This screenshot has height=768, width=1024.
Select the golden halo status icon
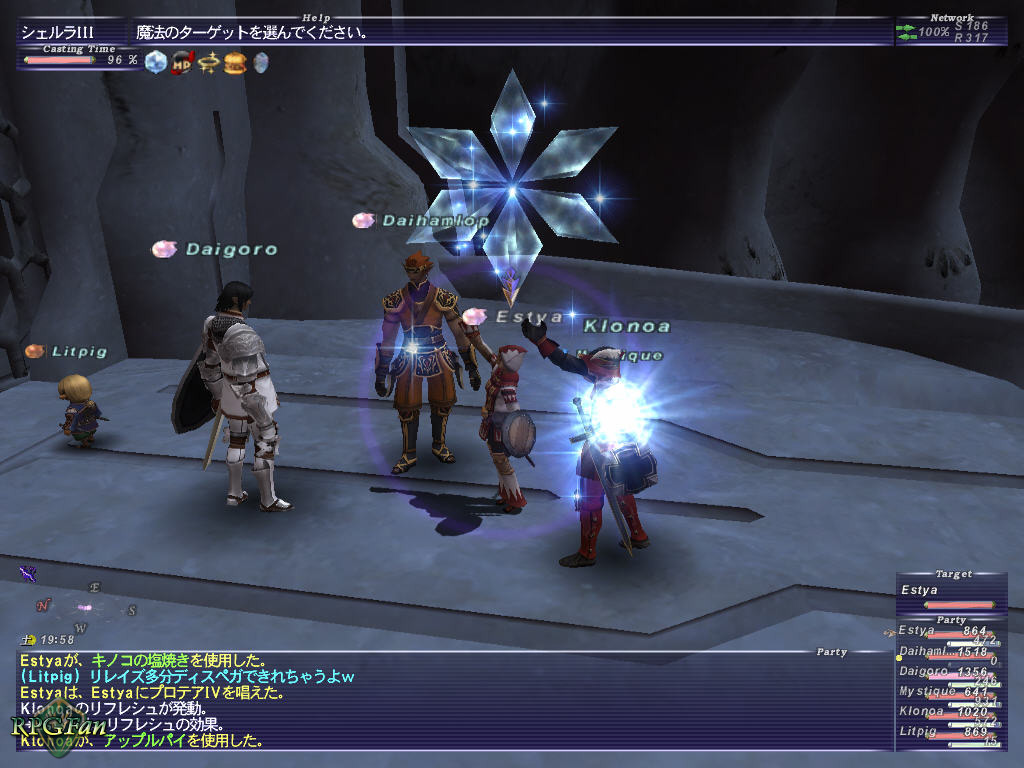(x=208, y=62)
